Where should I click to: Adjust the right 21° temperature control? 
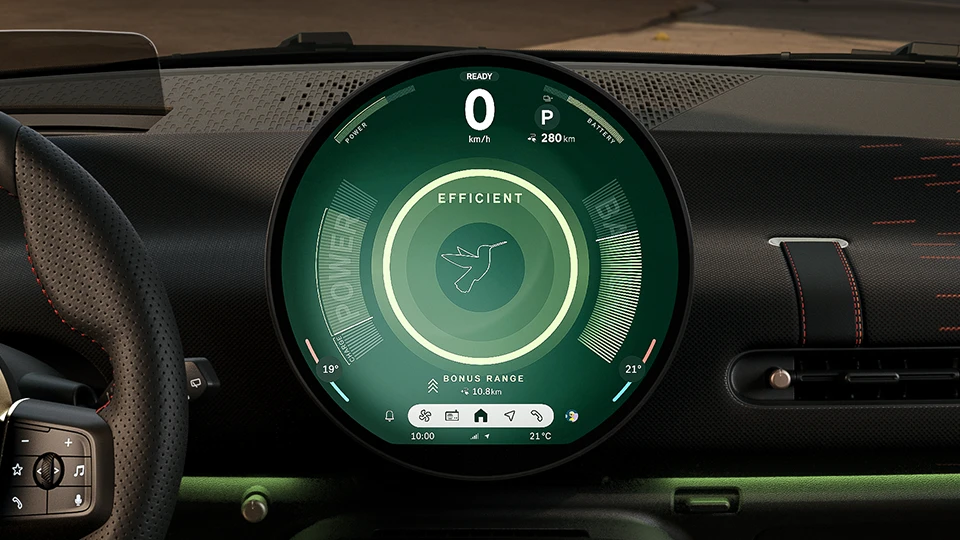(x=632, y=369)
